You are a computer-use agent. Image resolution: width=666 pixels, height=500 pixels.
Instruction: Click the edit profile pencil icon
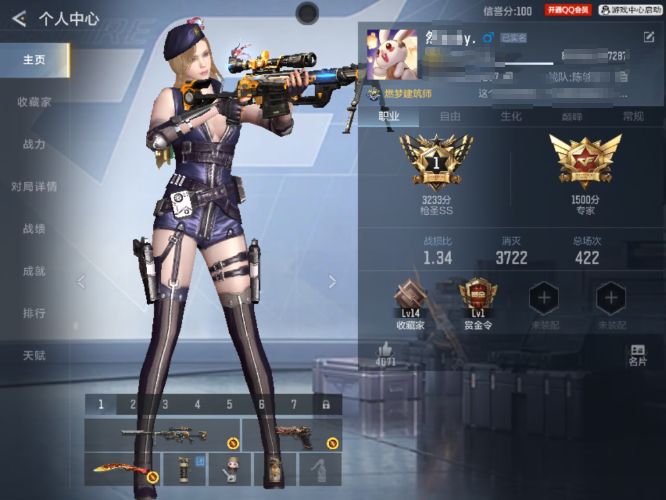(649, 37)
